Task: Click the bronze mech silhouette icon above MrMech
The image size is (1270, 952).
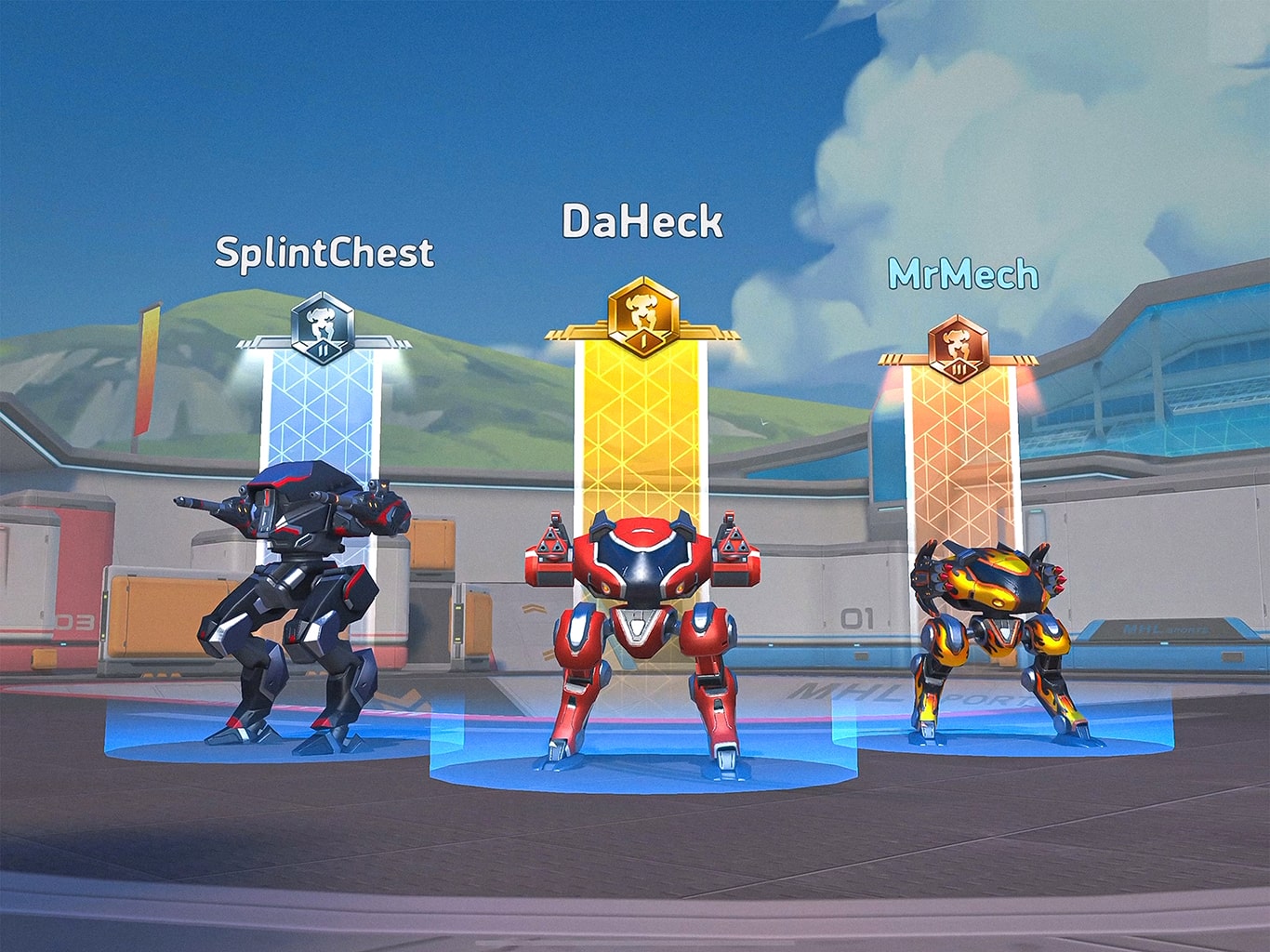Action: tap(959, 342)
